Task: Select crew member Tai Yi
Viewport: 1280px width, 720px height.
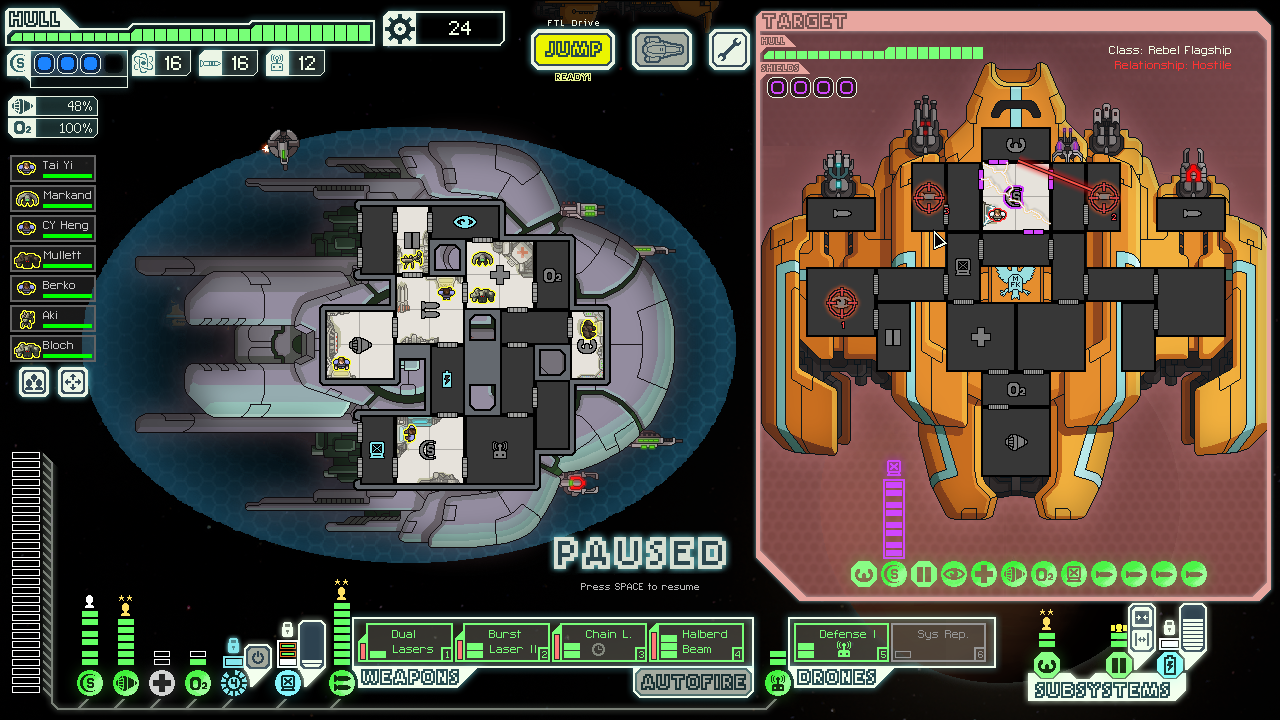Action: coord(54,169)
